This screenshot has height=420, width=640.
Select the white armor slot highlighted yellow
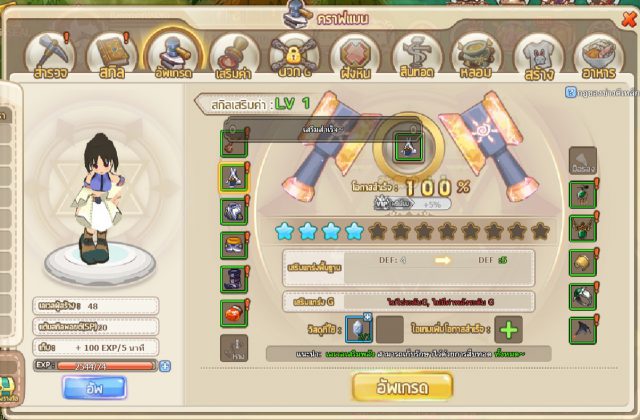point(233,178)
